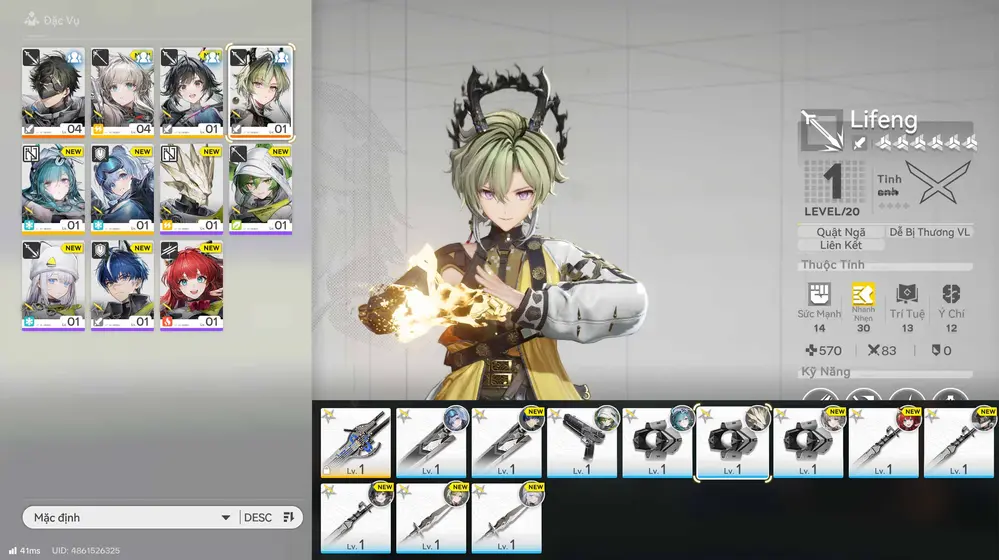This screenshot has width=999, height=560.
Task: Click the Quật Ngã tag
Action: 841,232
